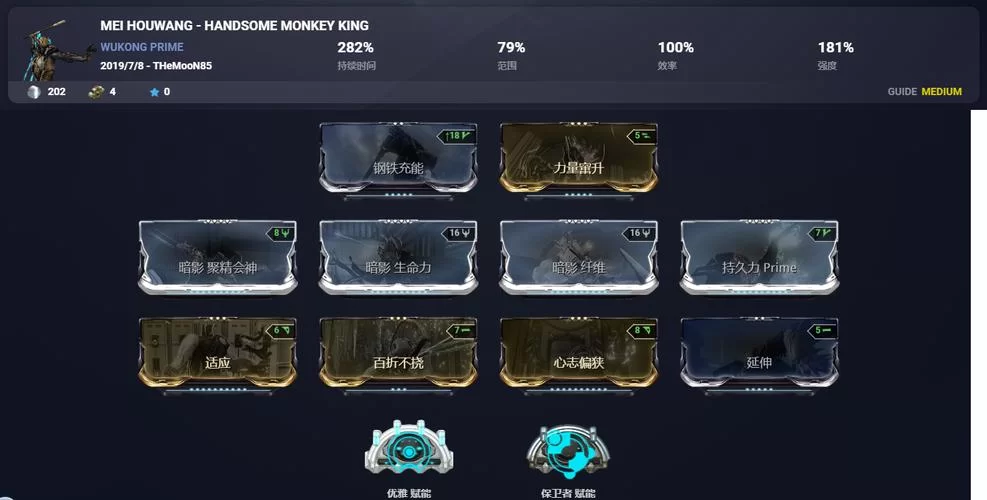
Task: Open the 延伸 mod card
Action: pyautogui.click(x=759, y=354)
